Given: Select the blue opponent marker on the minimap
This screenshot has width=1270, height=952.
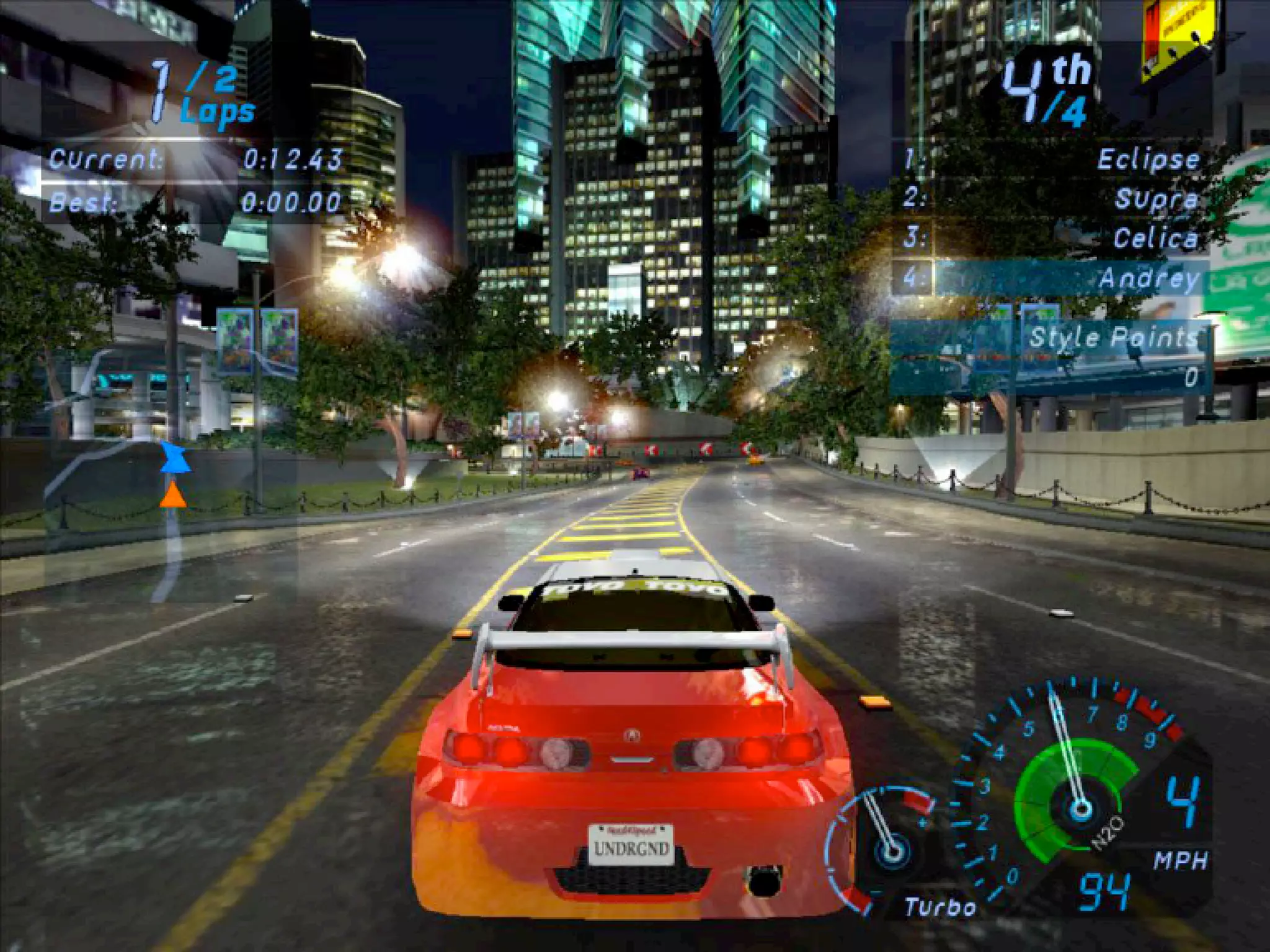Looking at the screenshot, I should click(x=175, y=459).
